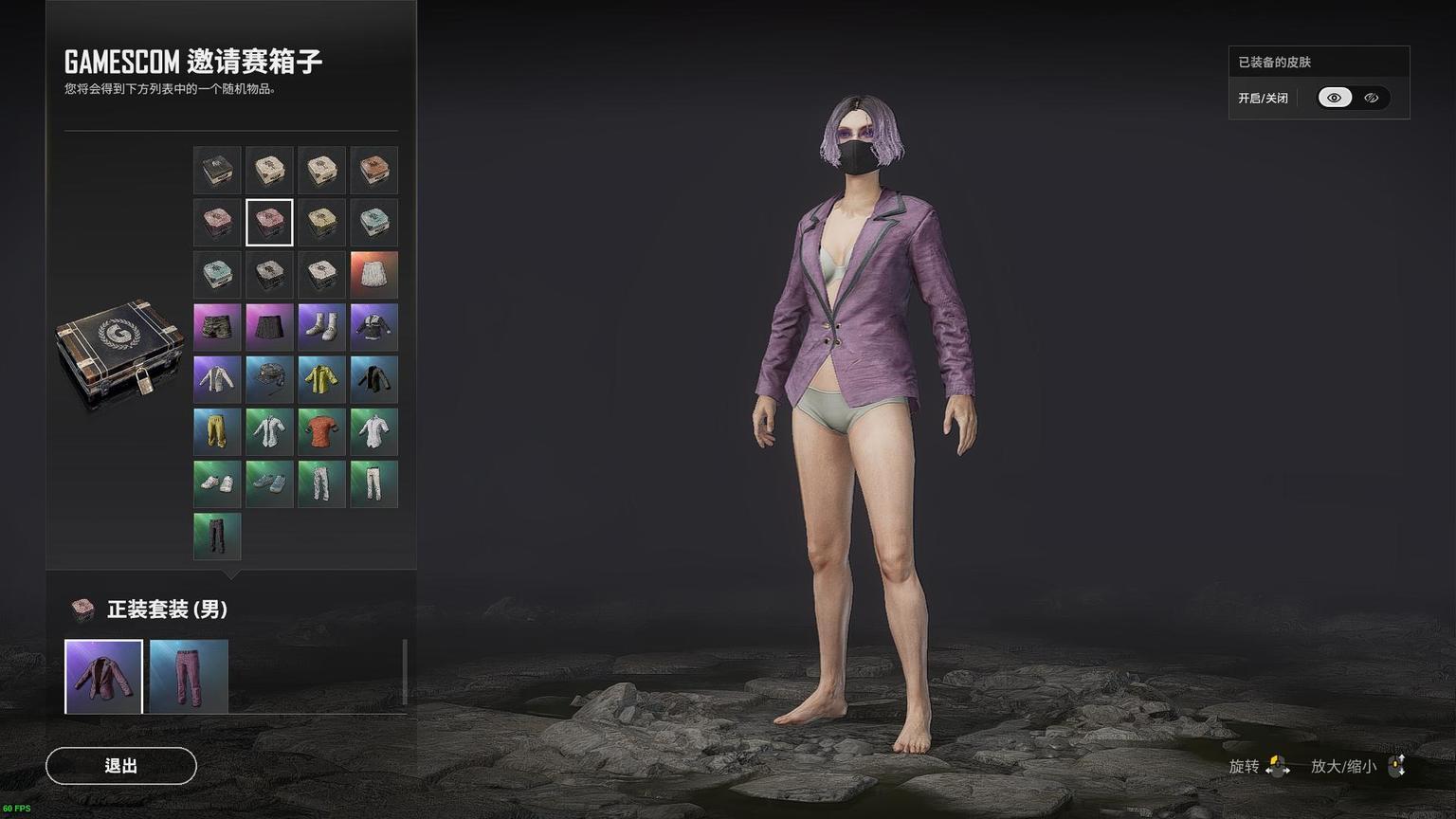This screenshot has height=819, width=1456.
Task: Select the gray-blue sneakers item
Action: pos(269,483)
